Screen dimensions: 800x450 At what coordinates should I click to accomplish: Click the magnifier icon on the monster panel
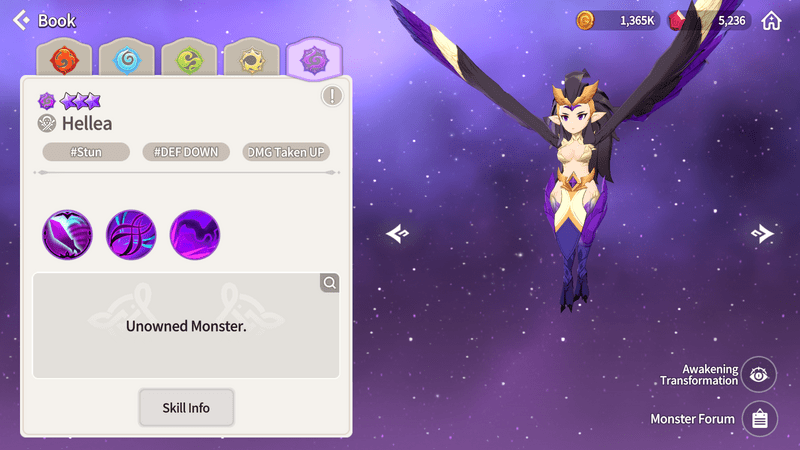click(x=329, y=283)
